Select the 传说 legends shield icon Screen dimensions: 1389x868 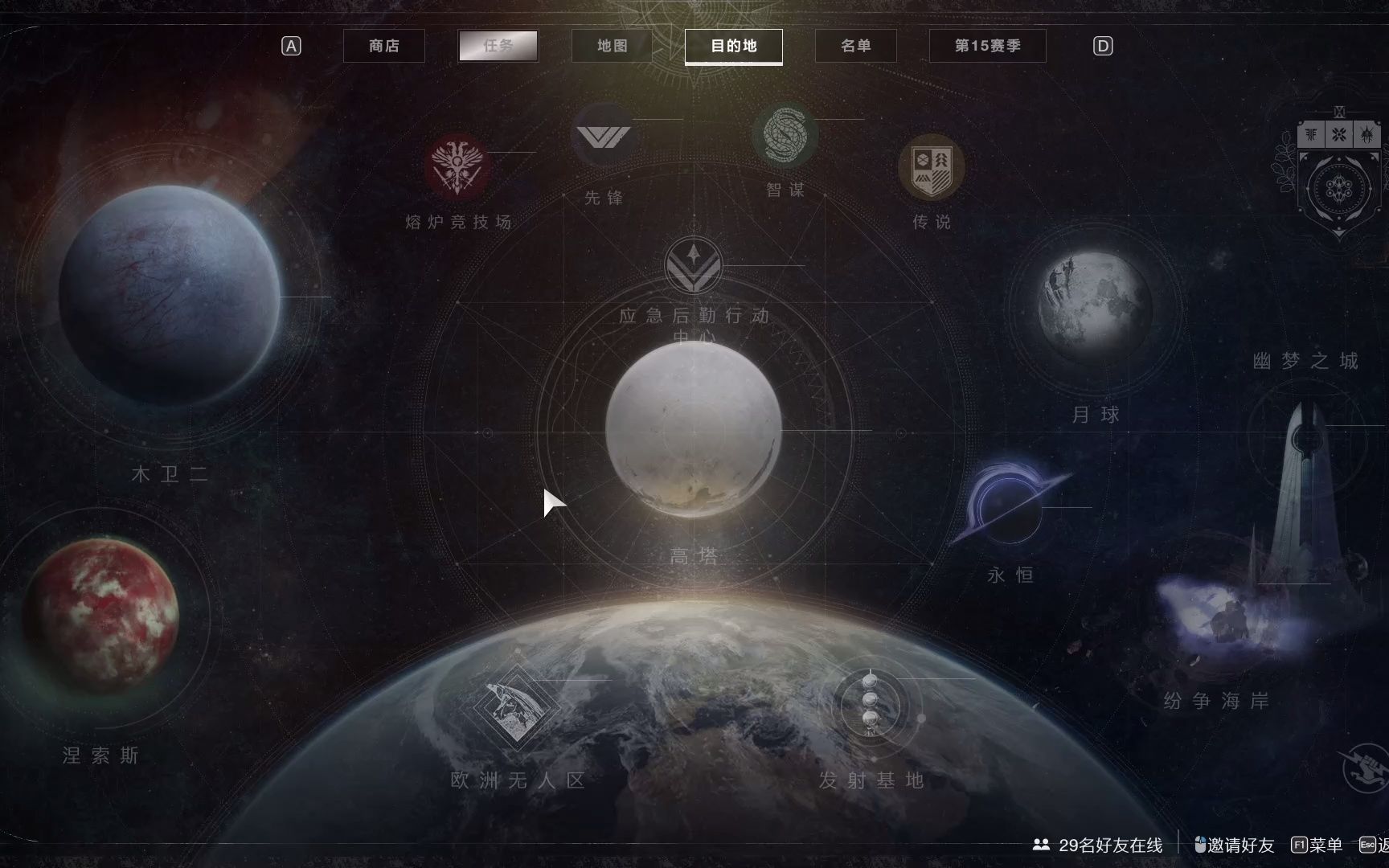[931, 168]
